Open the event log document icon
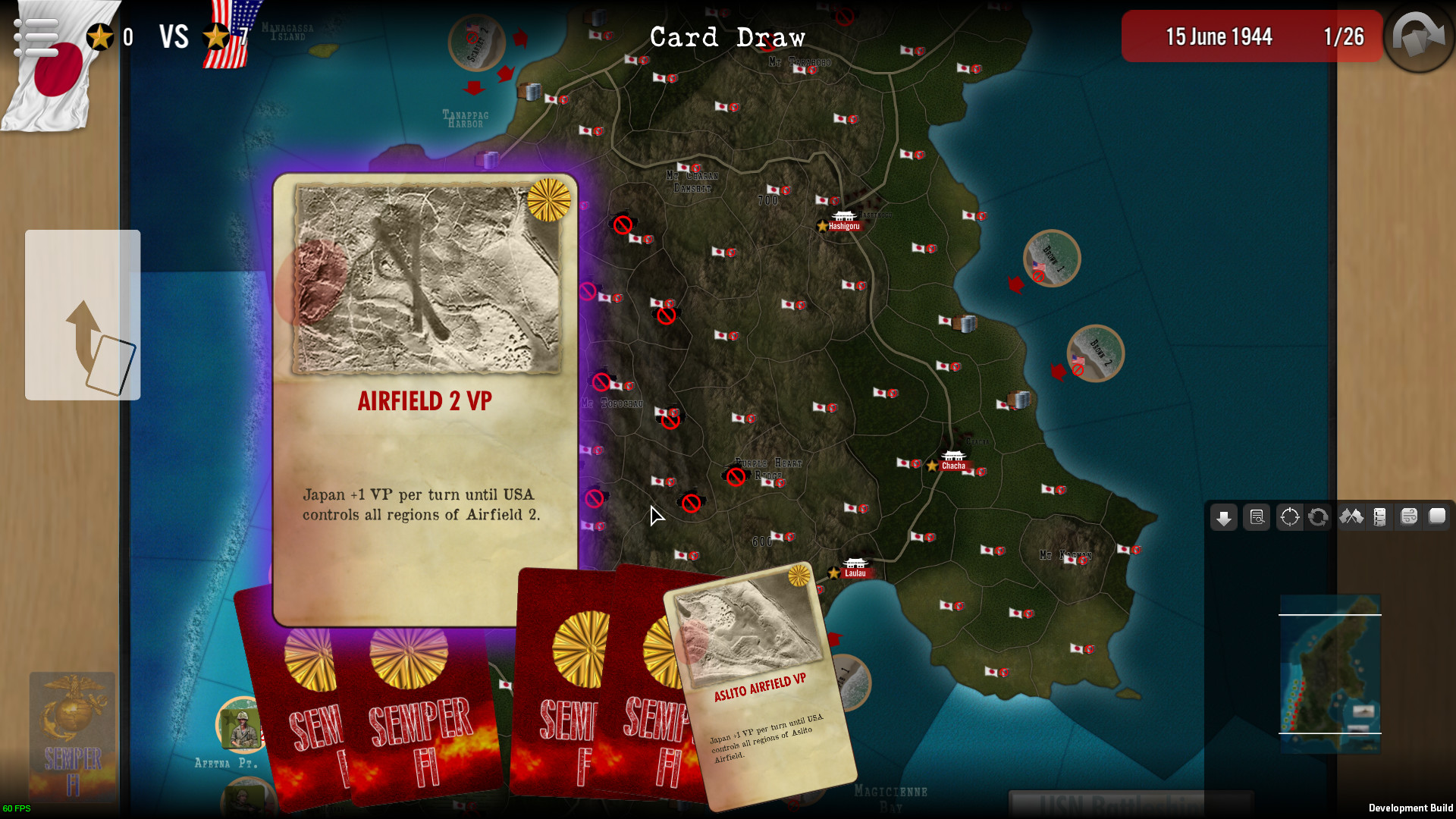Screen dimensions: 1456x819 [1257, 518]
